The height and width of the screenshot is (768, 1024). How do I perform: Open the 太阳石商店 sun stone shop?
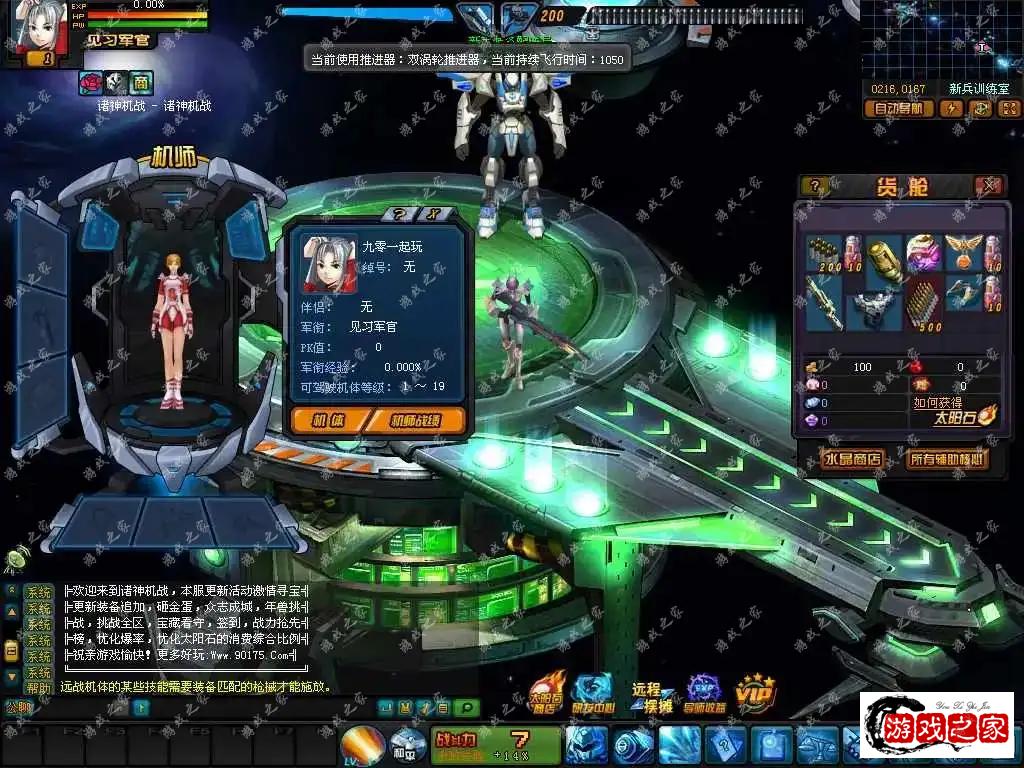(x=548, y=692)
